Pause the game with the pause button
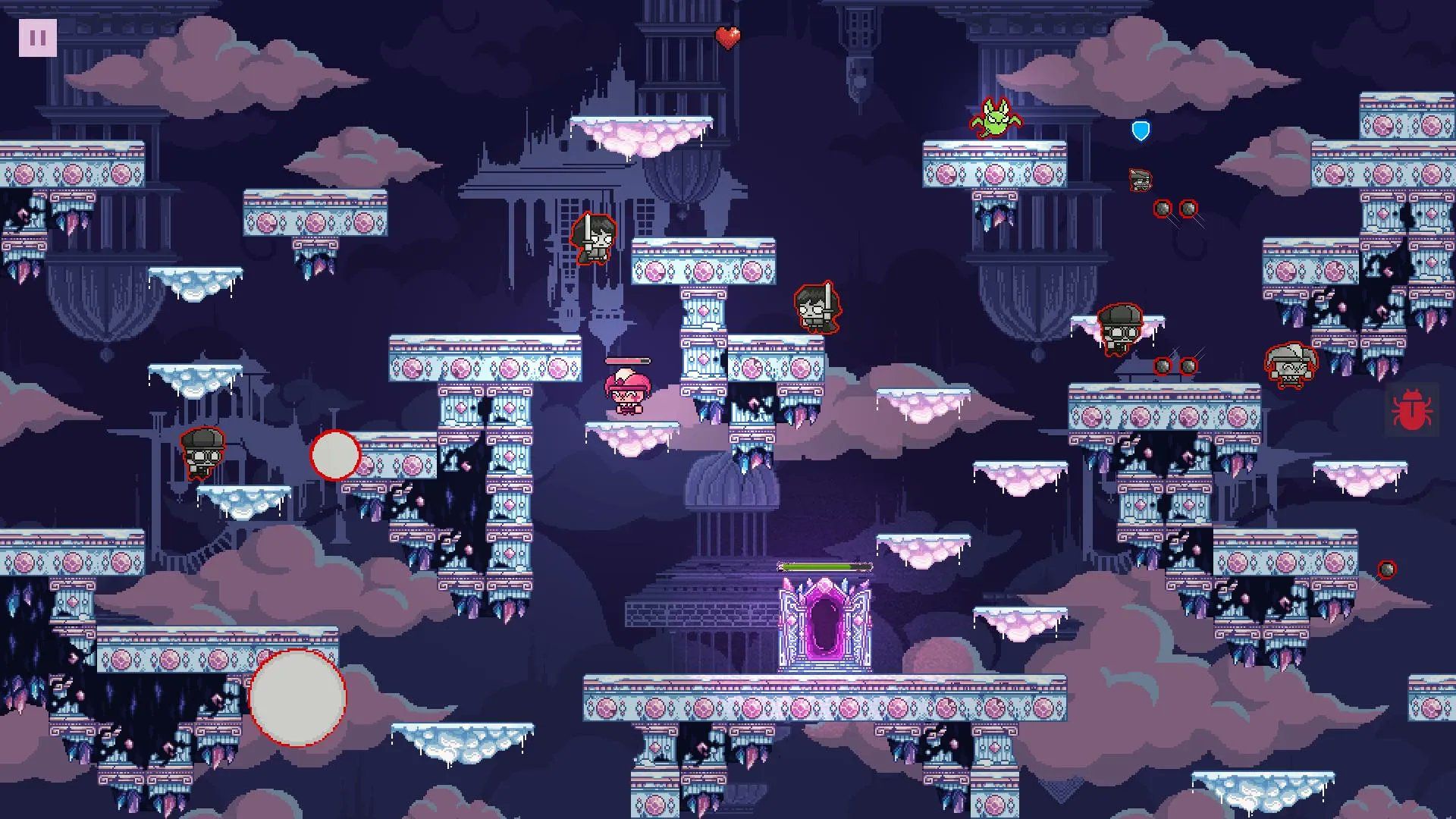This screenshot has width=1456, height=819. tap(37, 37)
